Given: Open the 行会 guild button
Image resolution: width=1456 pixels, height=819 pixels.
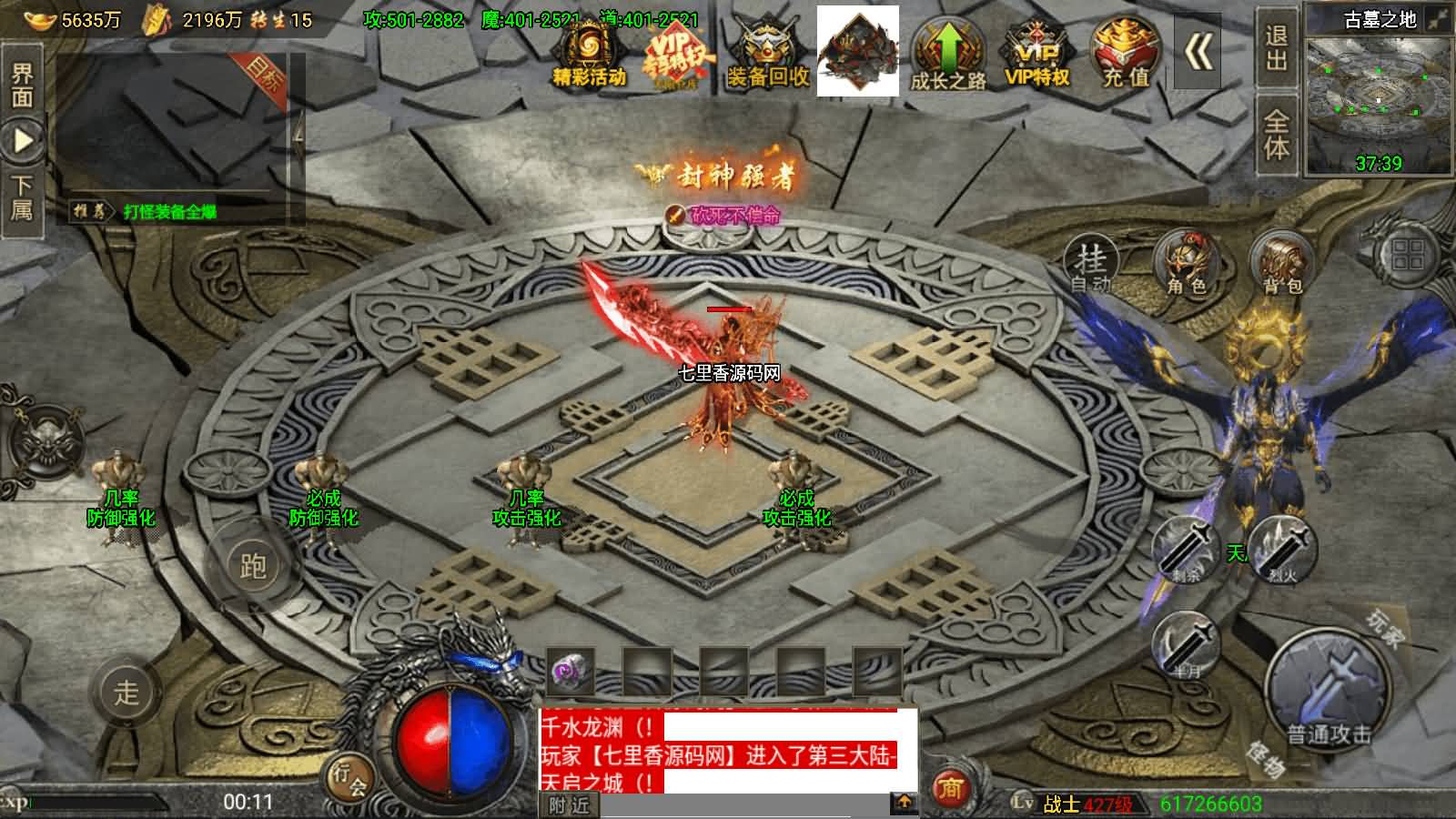Looking at the screenshot, I should click(x=349, y=777).
